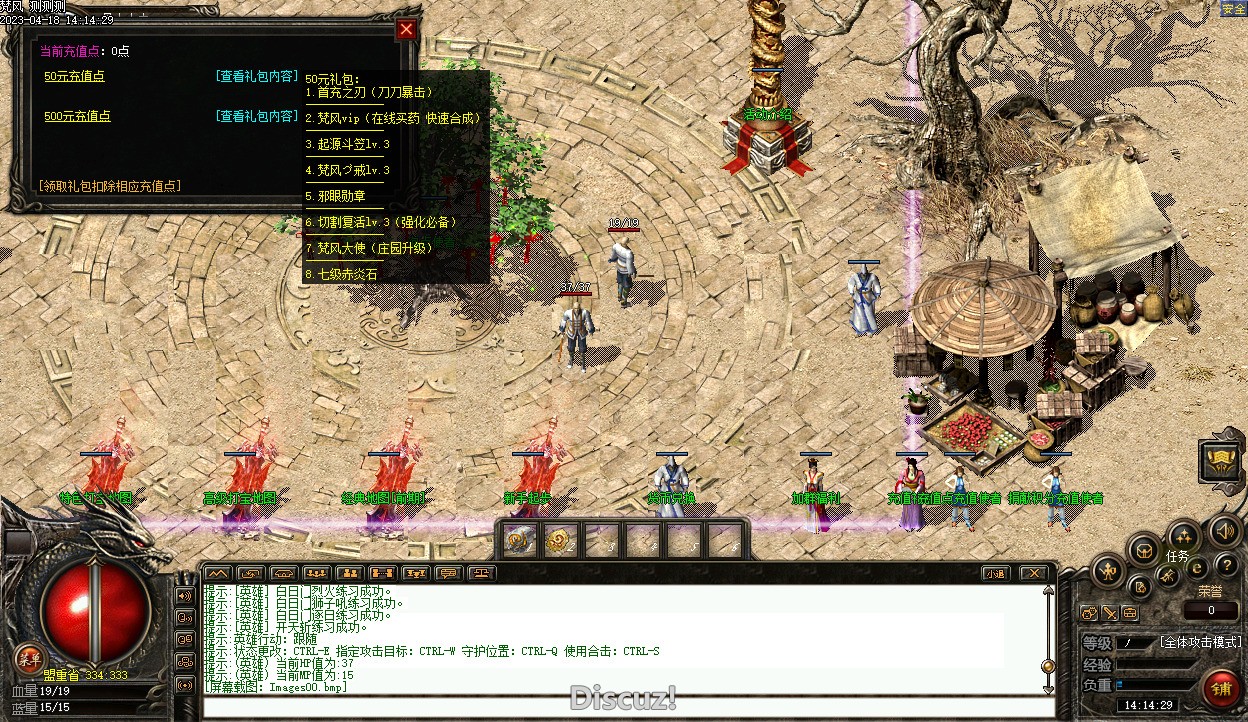
Task: Open the character figure orb
Action: click(1108, 572)
